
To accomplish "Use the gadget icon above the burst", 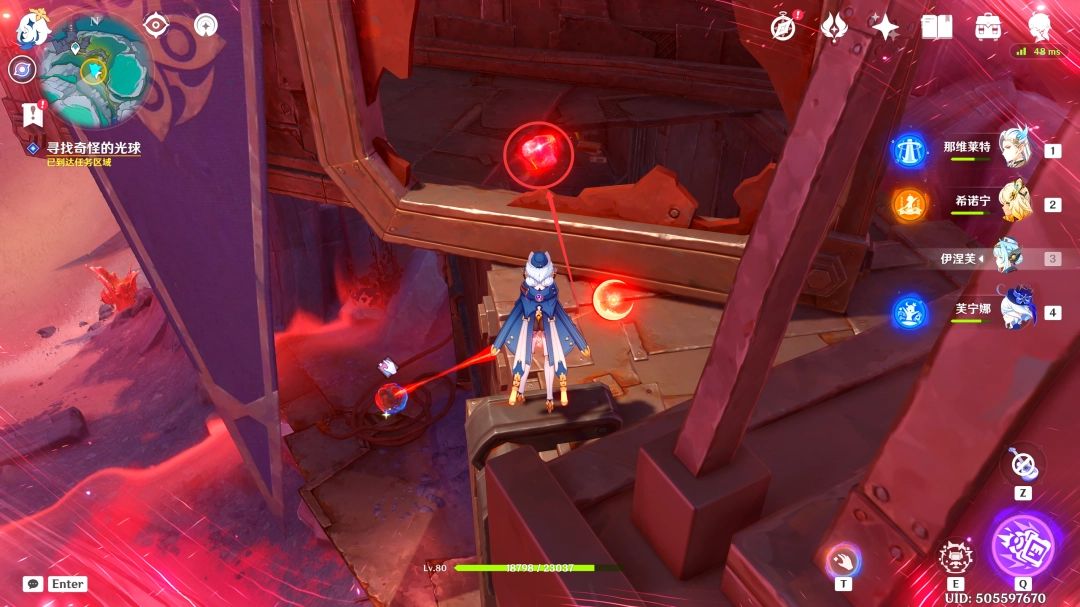I will (x=1022, y=462).
